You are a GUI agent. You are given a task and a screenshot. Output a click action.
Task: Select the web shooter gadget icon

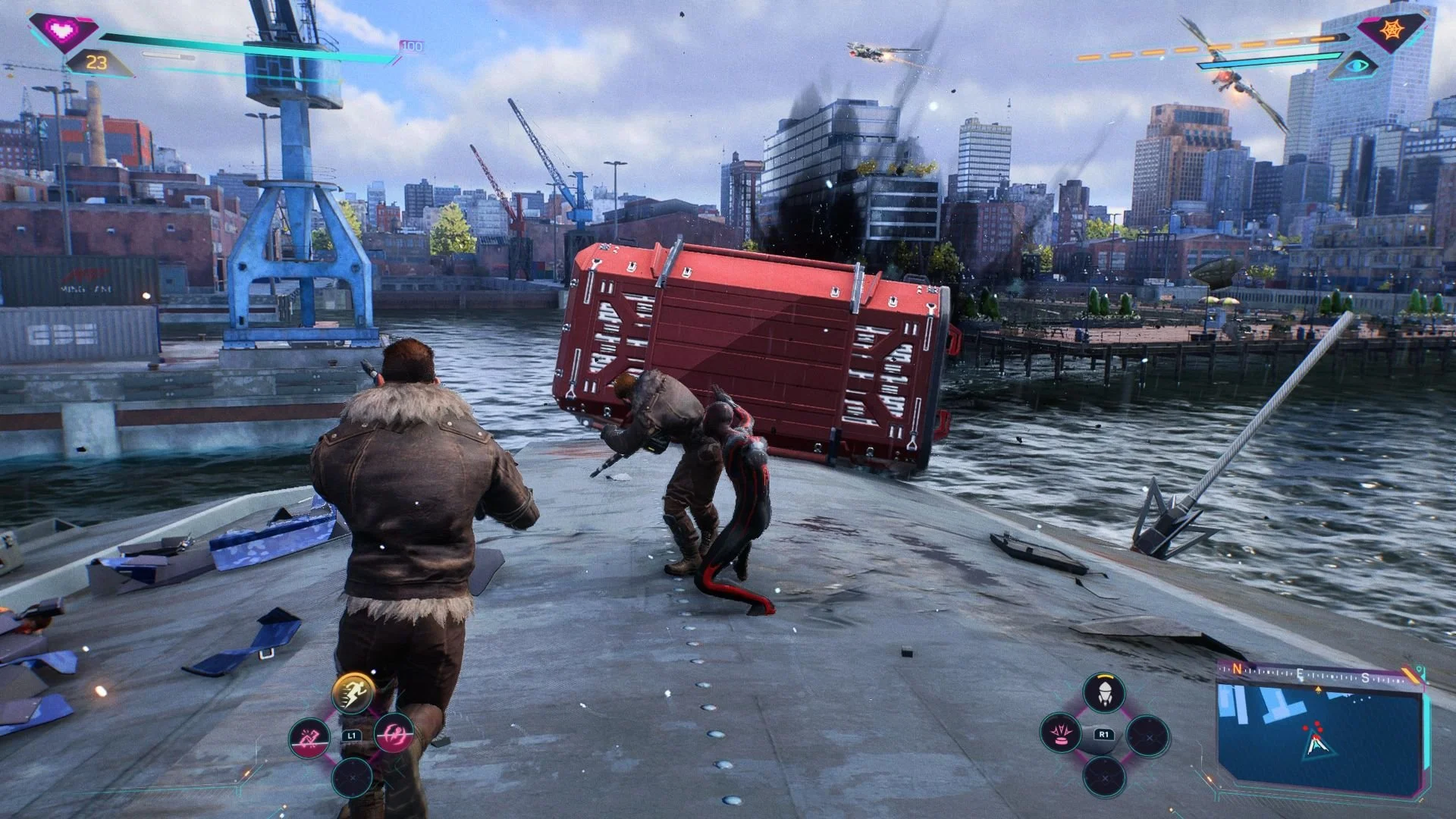pos(1104,693)
